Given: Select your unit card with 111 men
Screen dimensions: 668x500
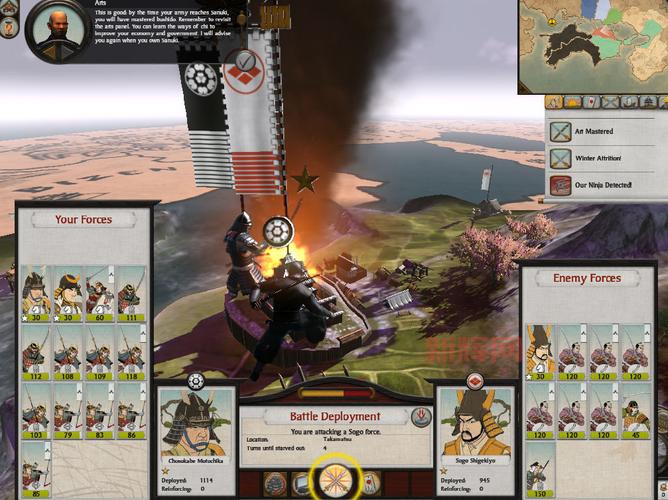Looking at the screenshot, I should point(130,290).
